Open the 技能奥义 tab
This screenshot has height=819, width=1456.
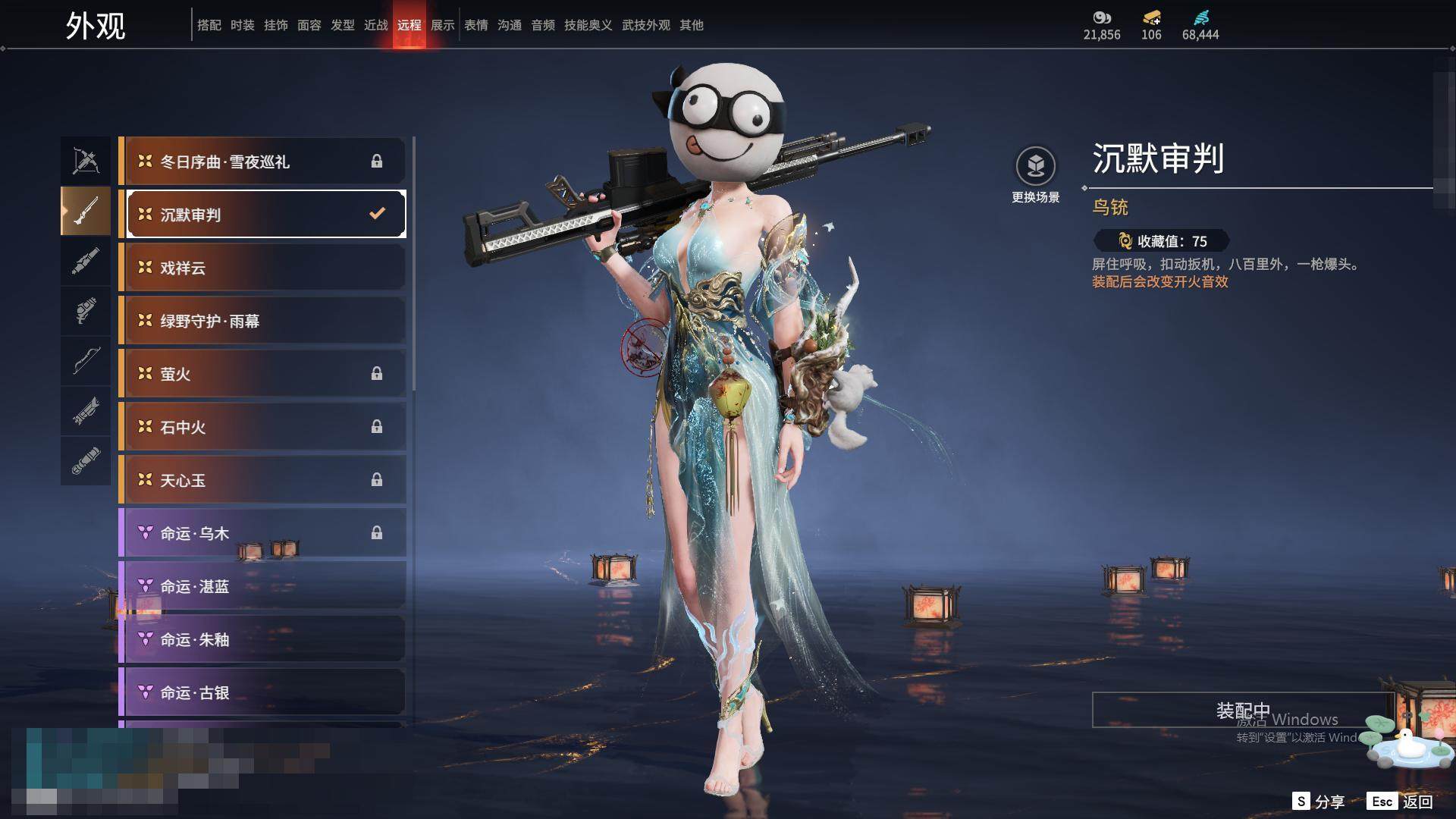(588, 25)
